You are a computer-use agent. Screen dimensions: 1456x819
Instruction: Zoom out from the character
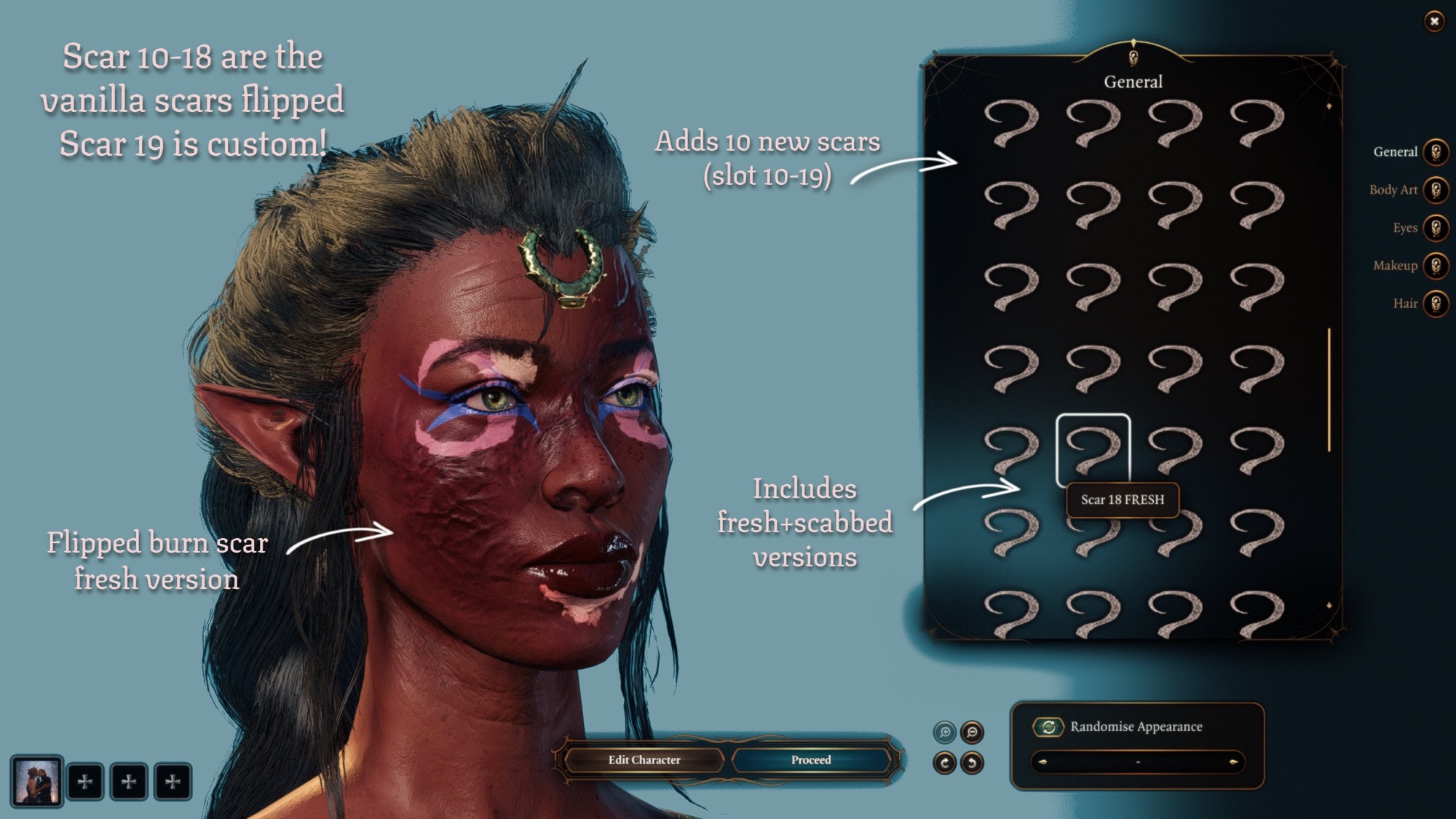(x=972, y=732)
